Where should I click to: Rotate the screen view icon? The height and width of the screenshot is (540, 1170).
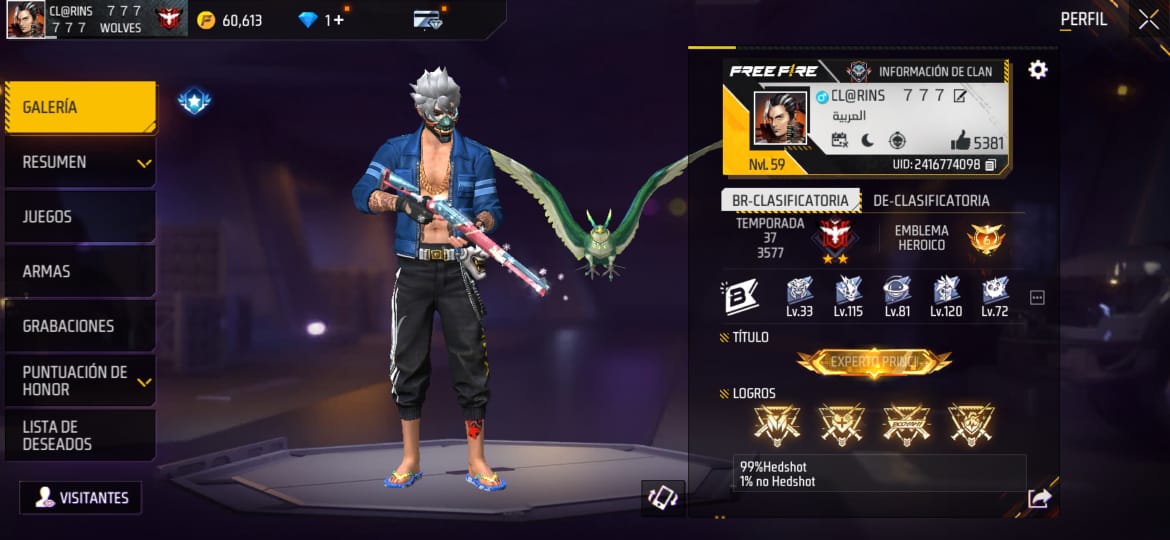click(x=662, y=498)
